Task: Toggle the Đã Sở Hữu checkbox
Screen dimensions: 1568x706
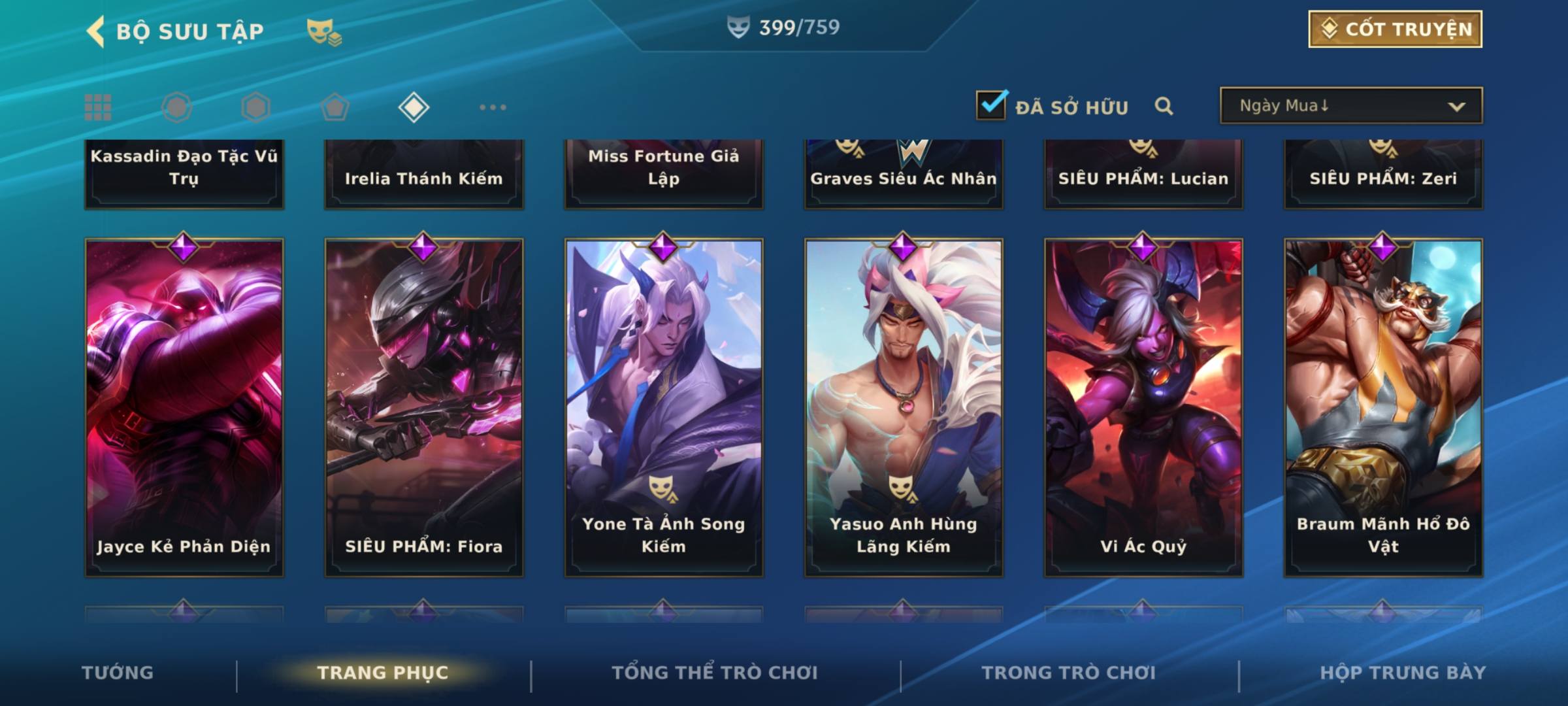Action: (x=991, y=105)
